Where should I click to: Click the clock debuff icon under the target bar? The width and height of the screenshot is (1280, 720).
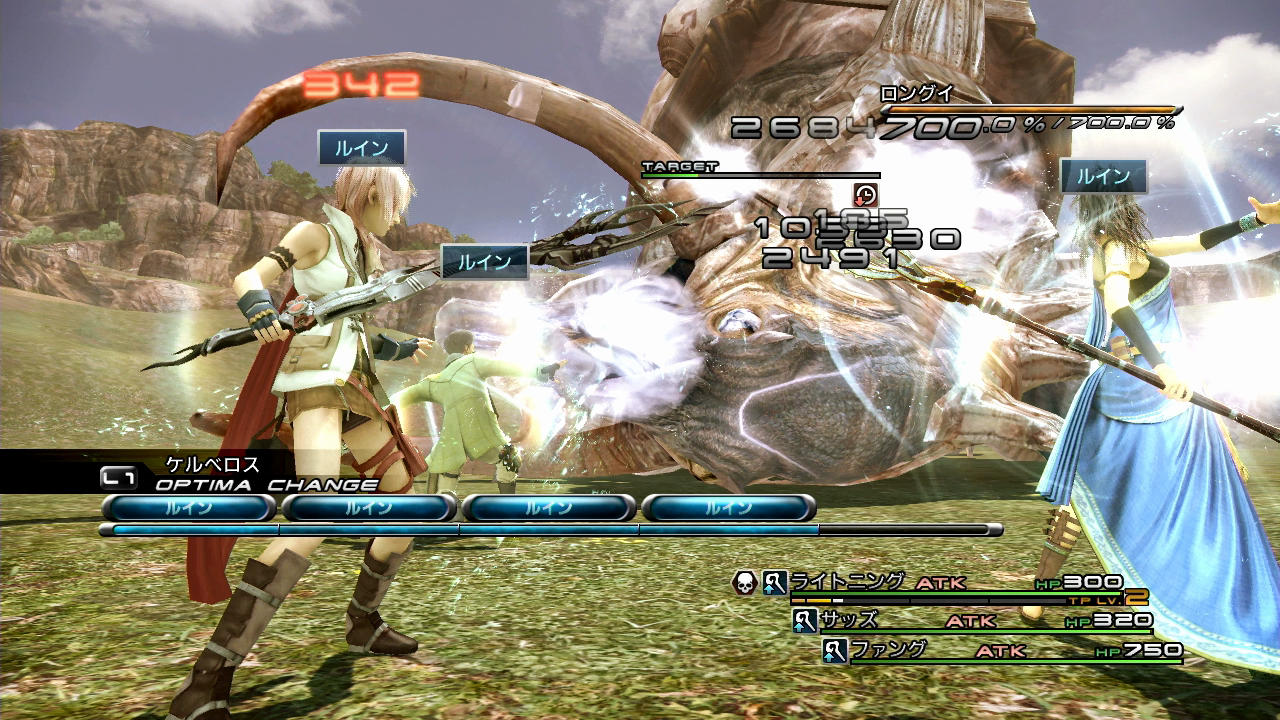(865, 195)
